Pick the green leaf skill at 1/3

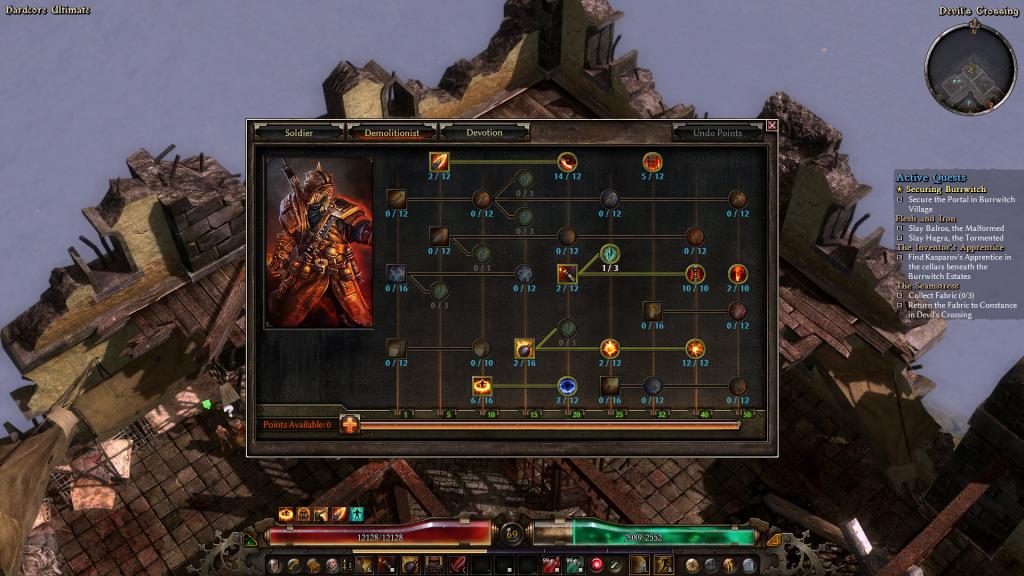609,253
